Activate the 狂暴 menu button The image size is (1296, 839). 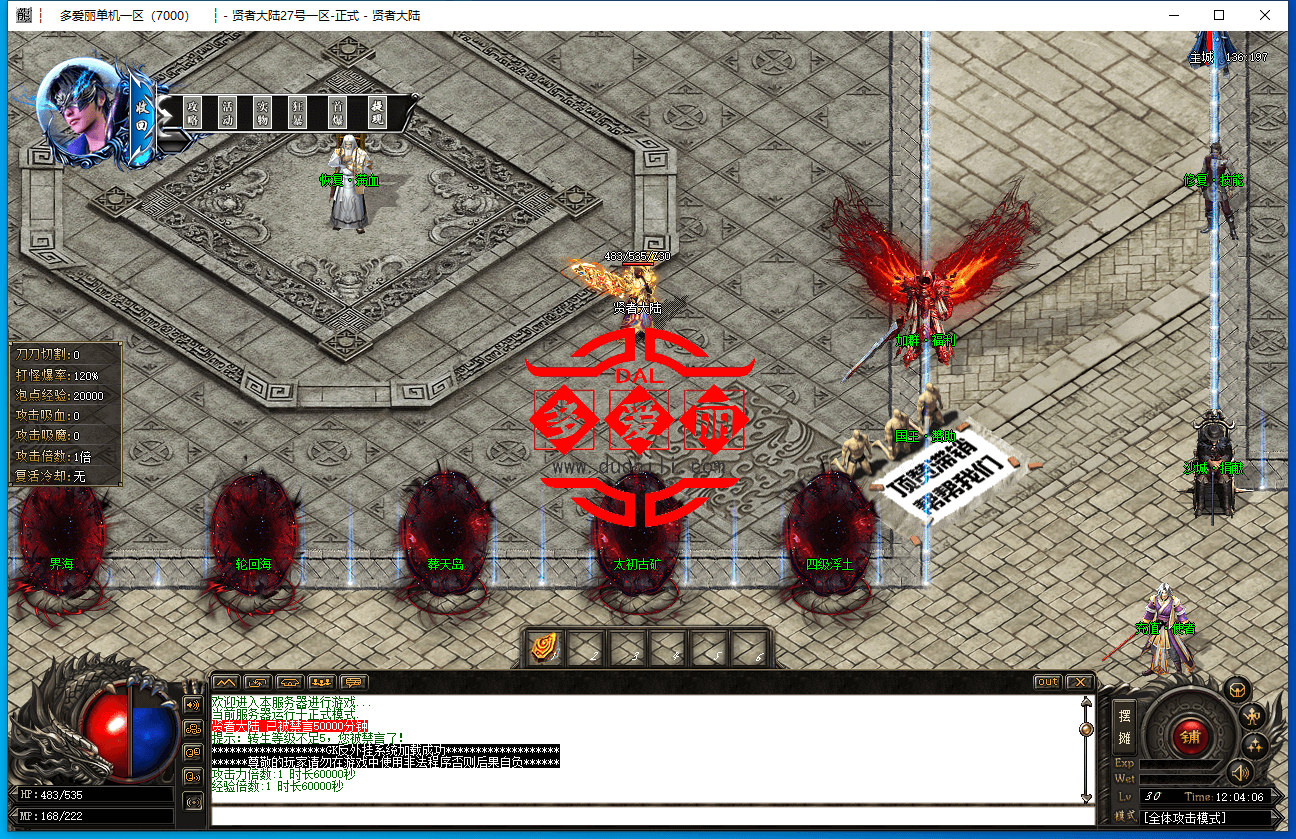297,112
